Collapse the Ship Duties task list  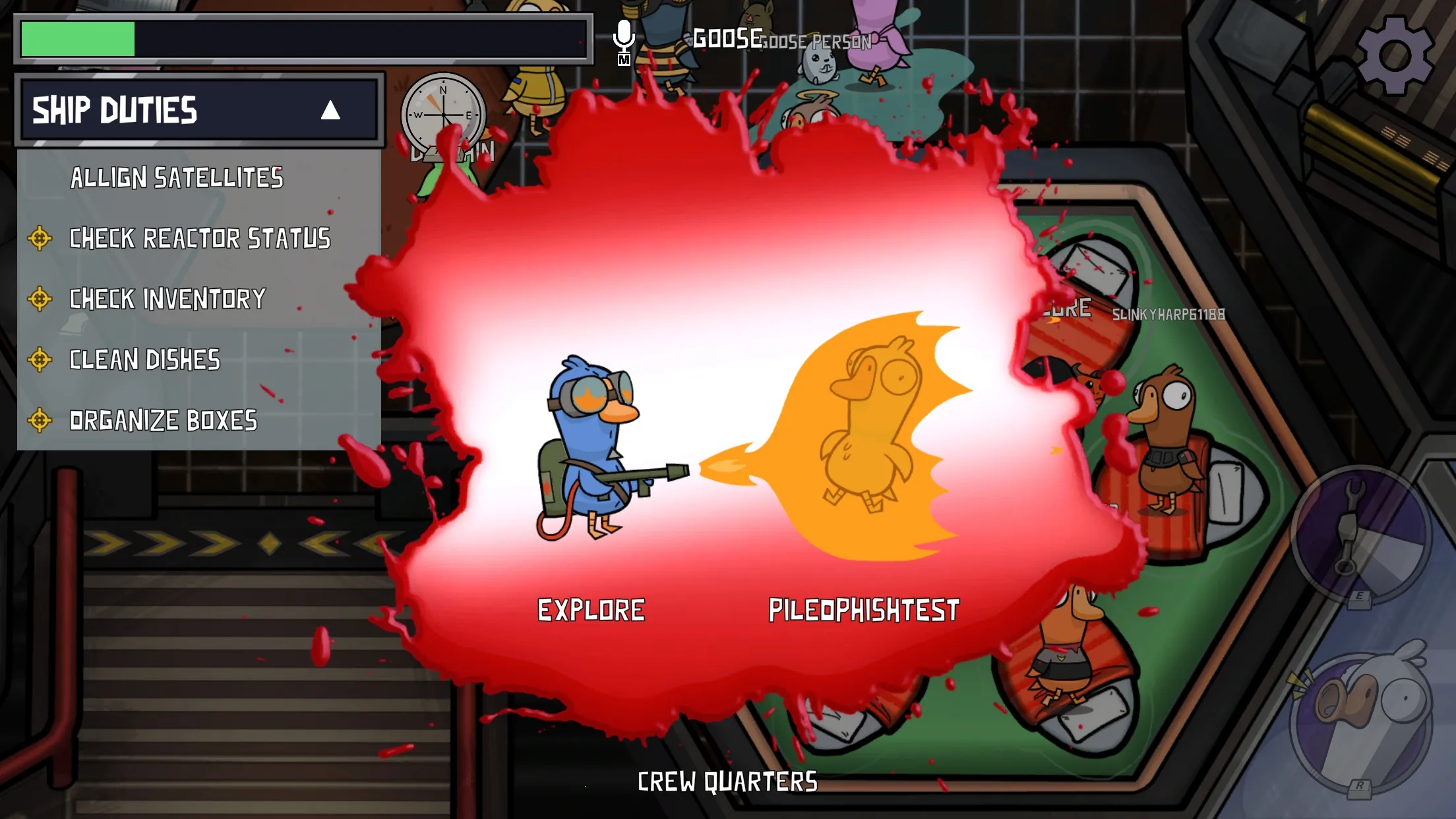pyautogui.click(x=330, y=110)
